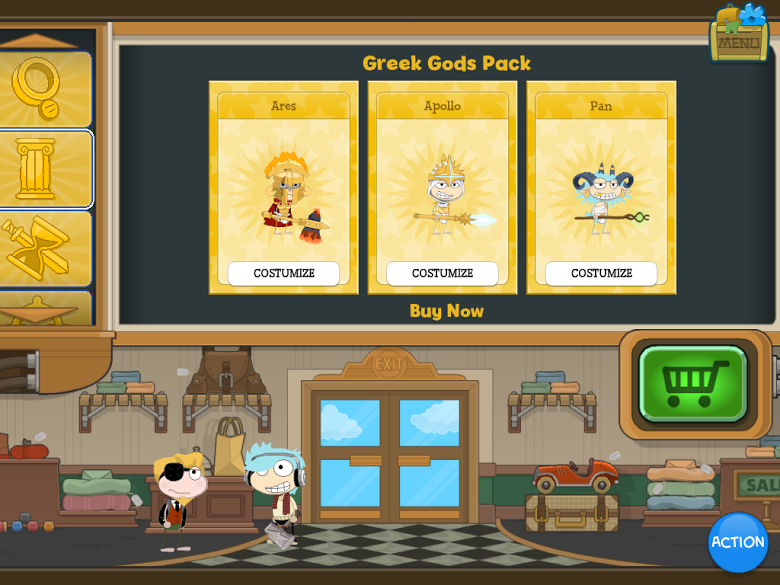Viewport: 780px width, 585px height.
Task: Buy the Greek Gods Pack now
Action: (x=446, y=311)
